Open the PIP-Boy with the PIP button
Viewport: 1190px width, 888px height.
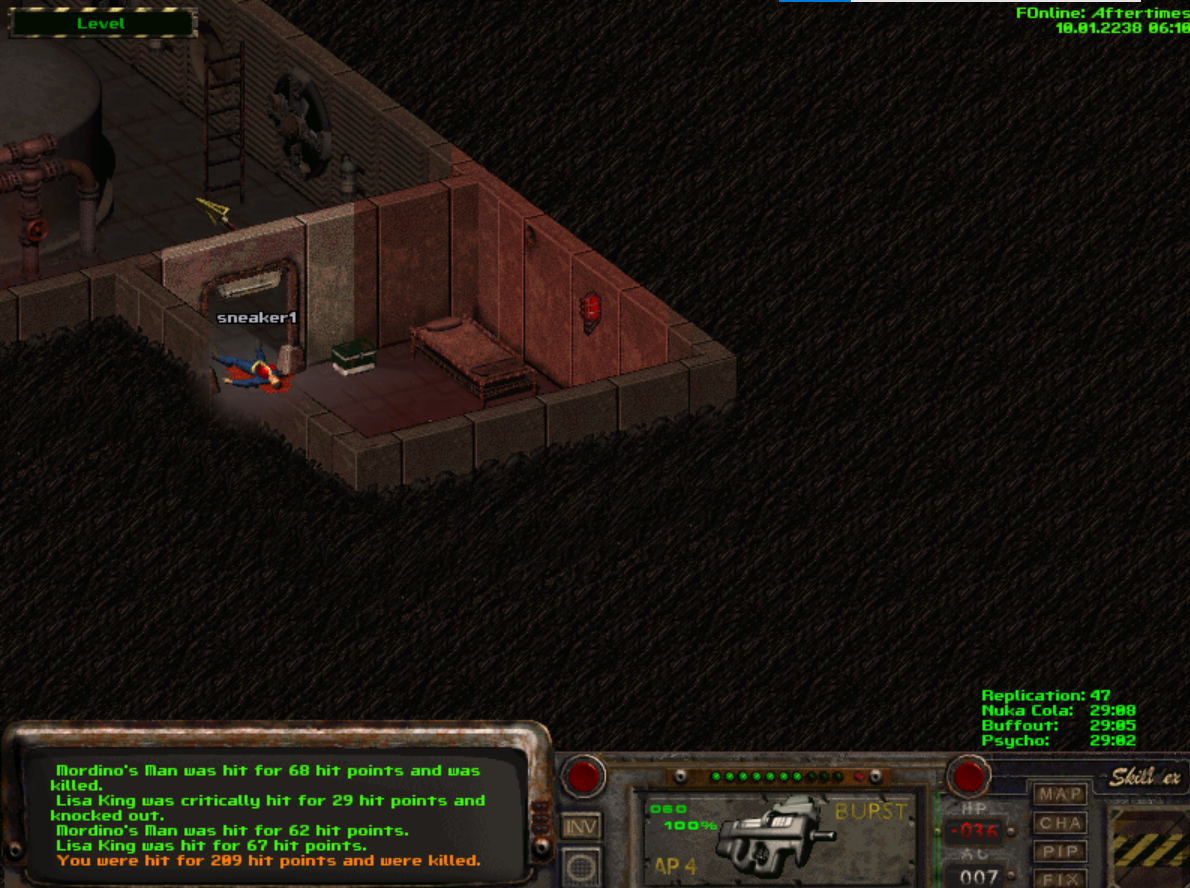point(1060,853)
